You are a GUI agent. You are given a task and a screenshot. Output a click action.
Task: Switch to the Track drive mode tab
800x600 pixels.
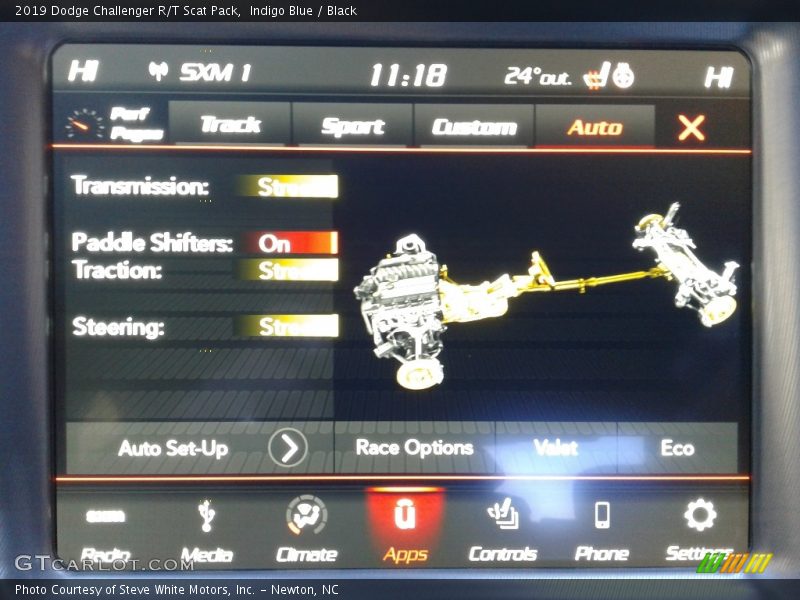point(230,125)
